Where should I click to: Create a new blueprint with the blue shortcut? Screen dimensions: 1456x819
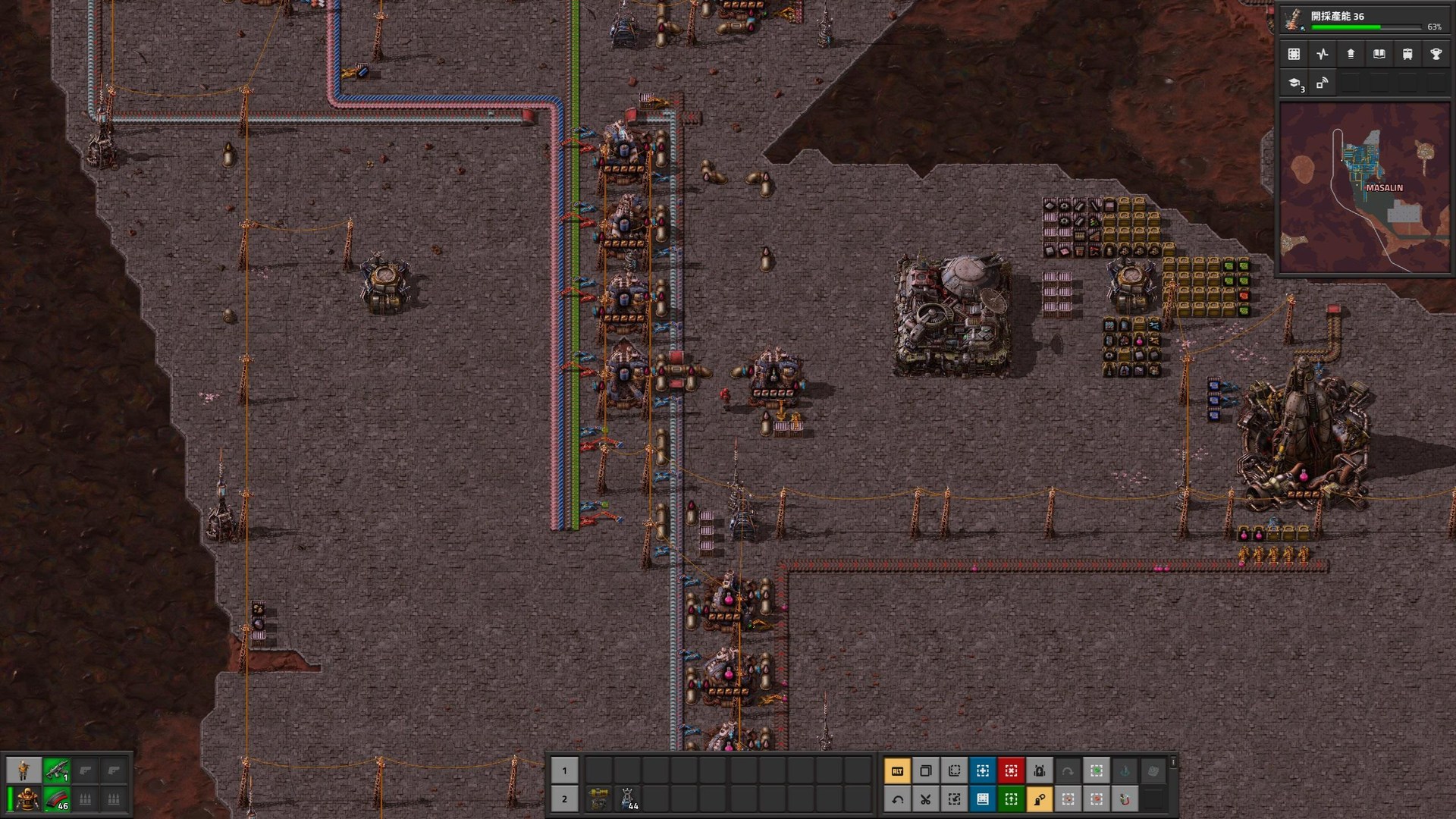[x=981, y=771]
